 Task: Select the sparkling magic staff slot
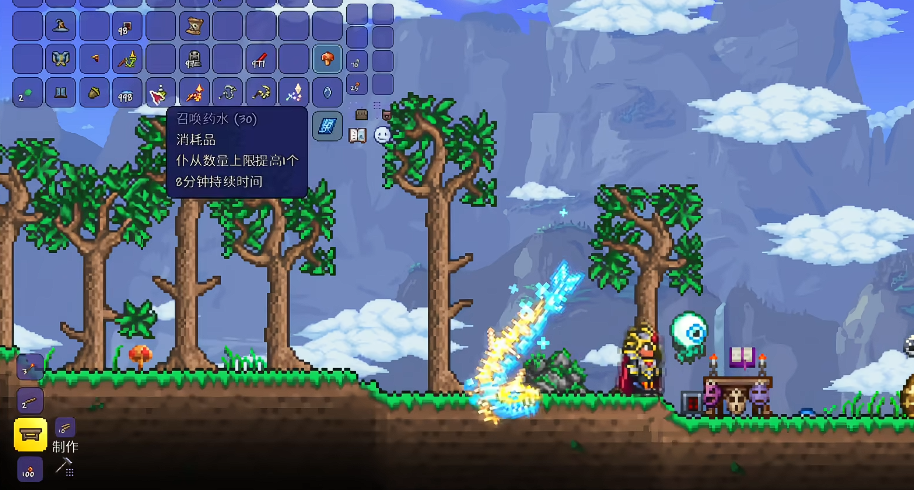294,93
